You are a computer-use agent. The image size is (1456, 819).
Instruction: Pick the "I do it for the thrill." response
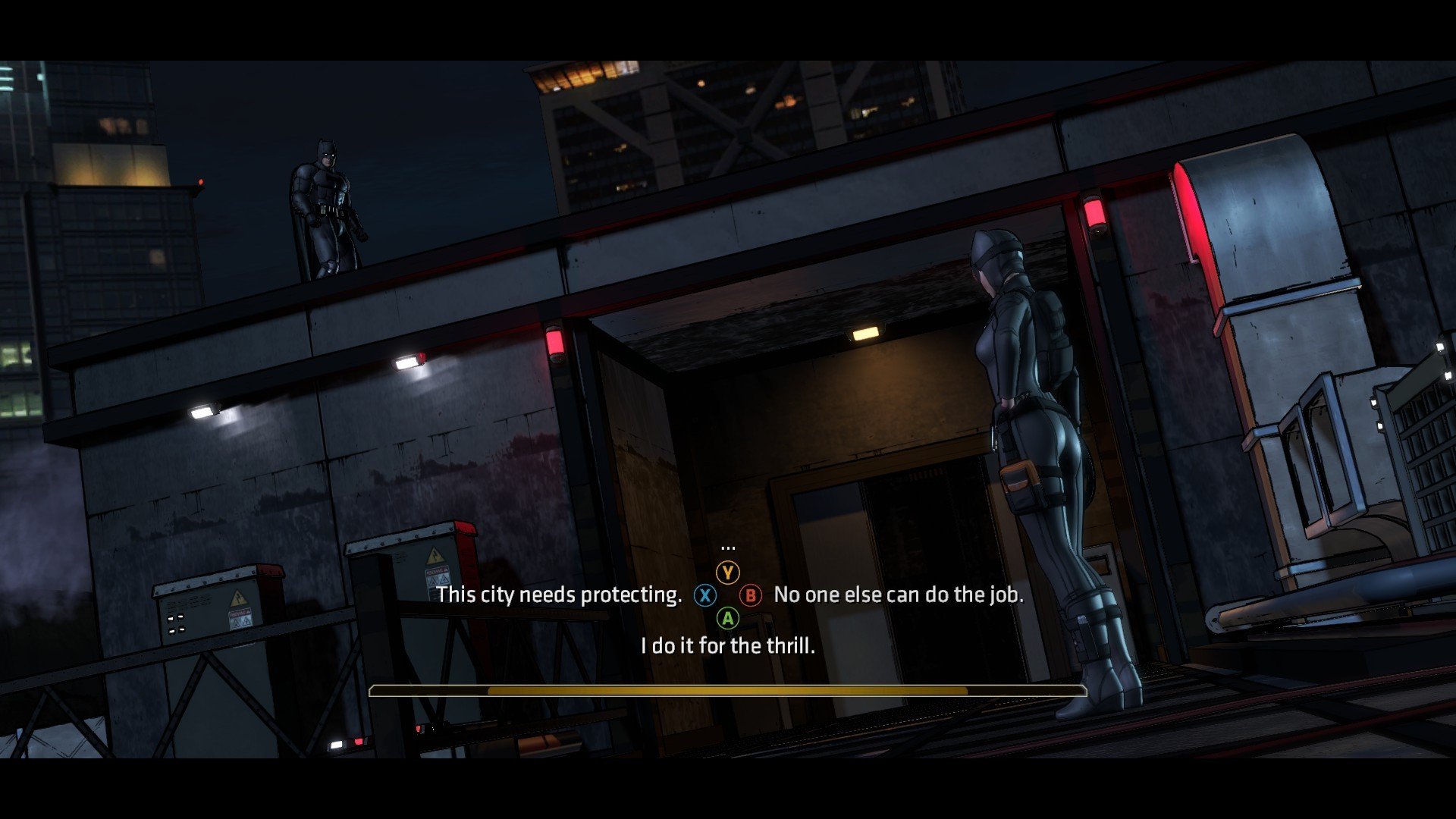[727, 646]
